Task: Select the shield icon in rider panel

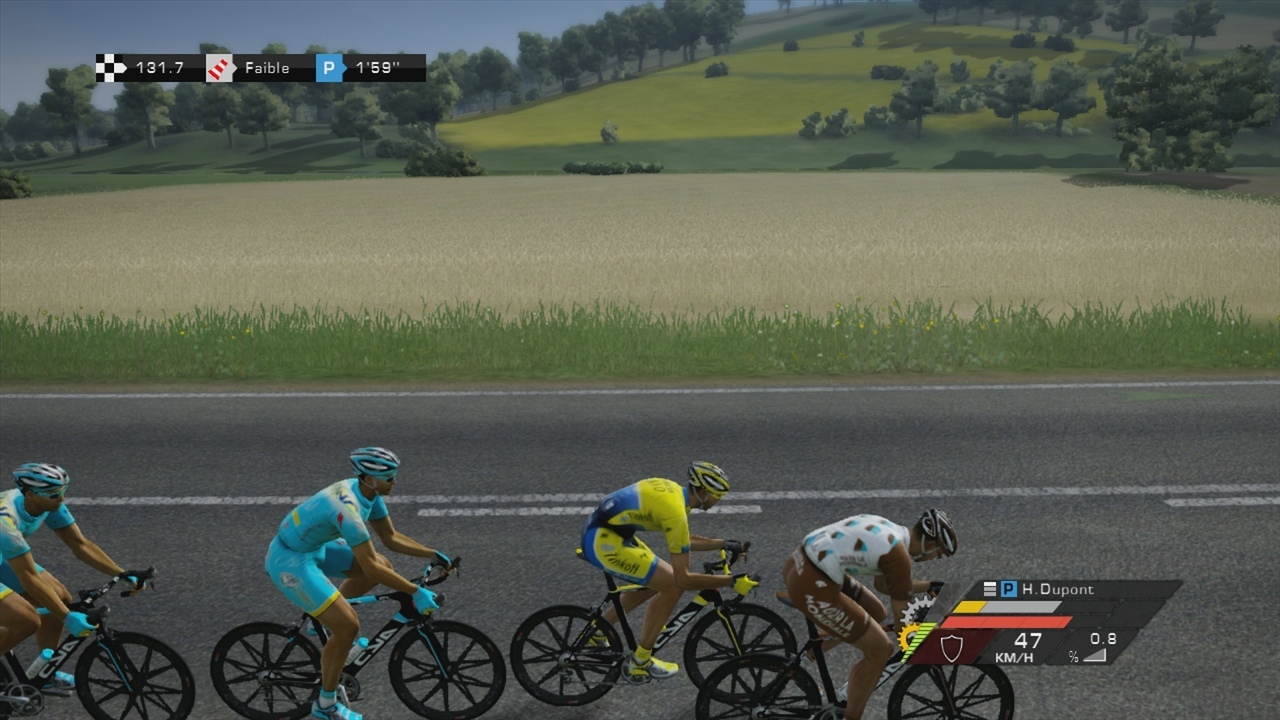Action: [951, 647]
